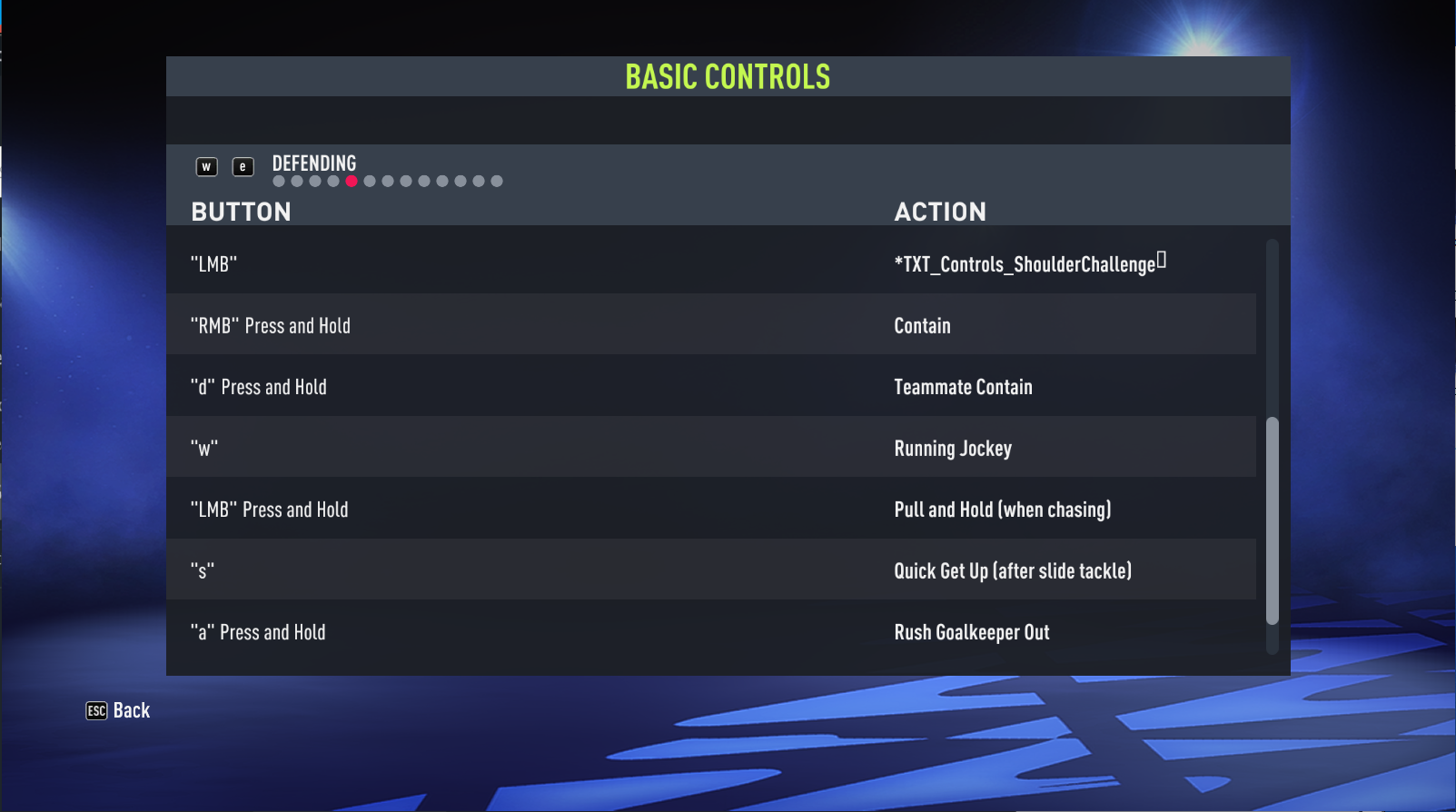The image size is (1456, 812).
Task: Select the DEFENDING section heading
Action: click(313, 163)
